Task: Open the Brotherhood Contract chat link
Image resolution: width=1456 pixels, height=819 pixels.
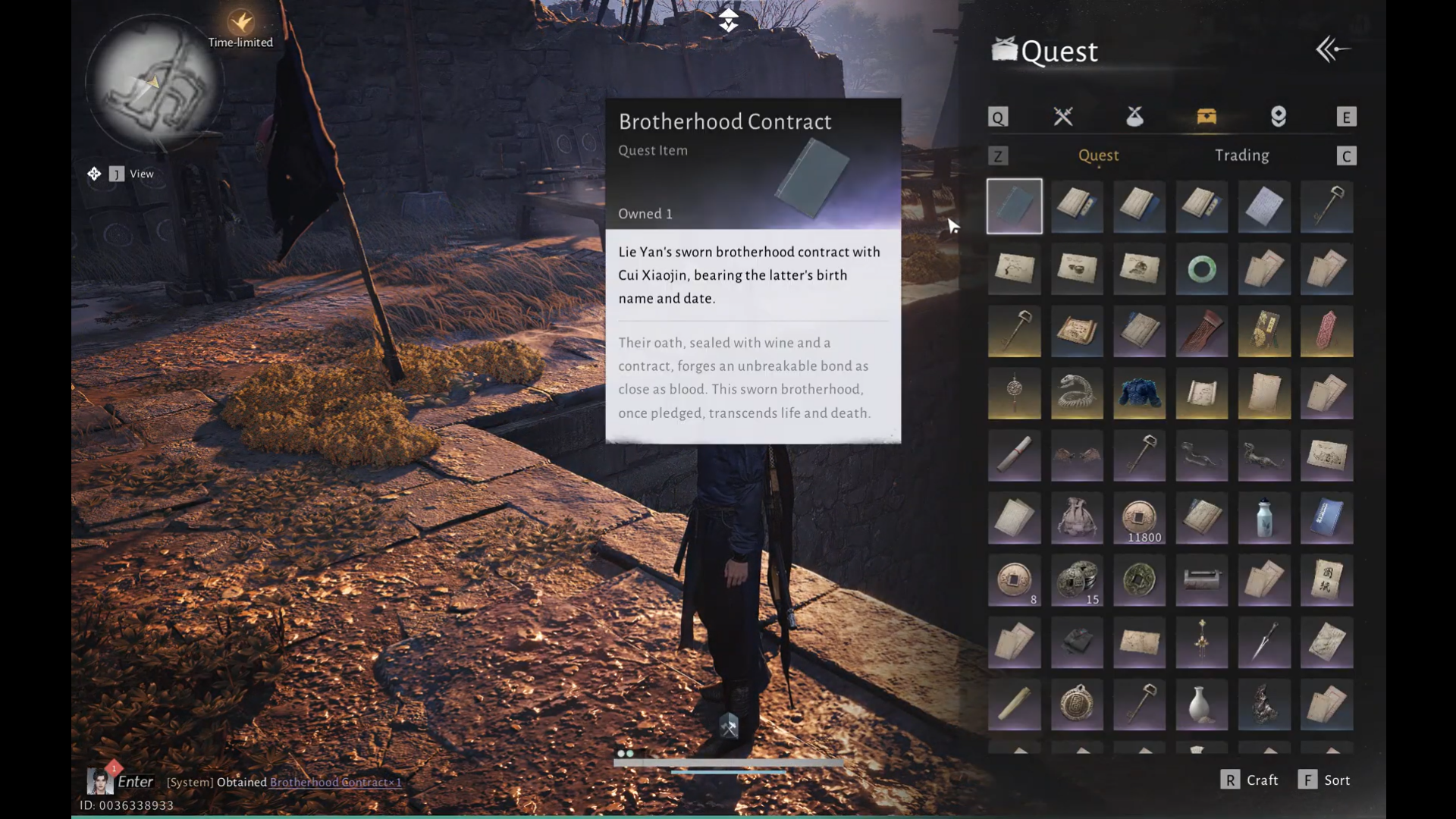Action: 335,783
